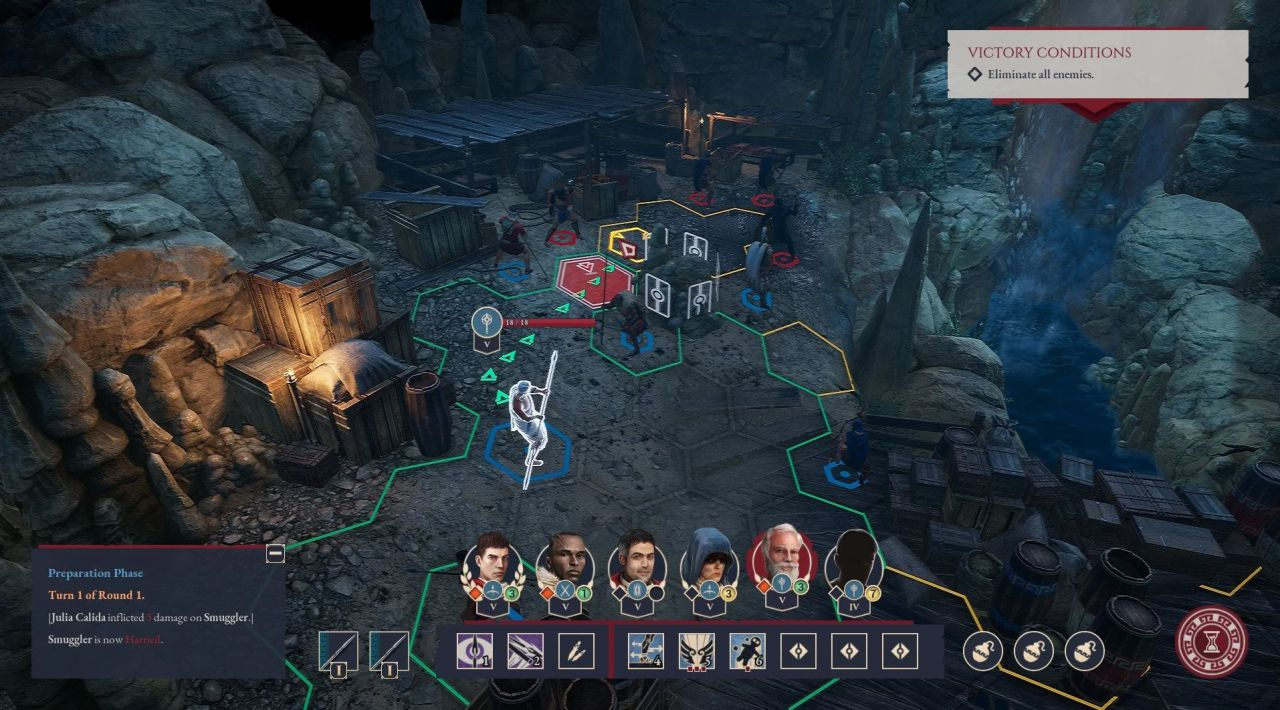
Task: Activate the purple eye ability
Action: tap(472, 652)
